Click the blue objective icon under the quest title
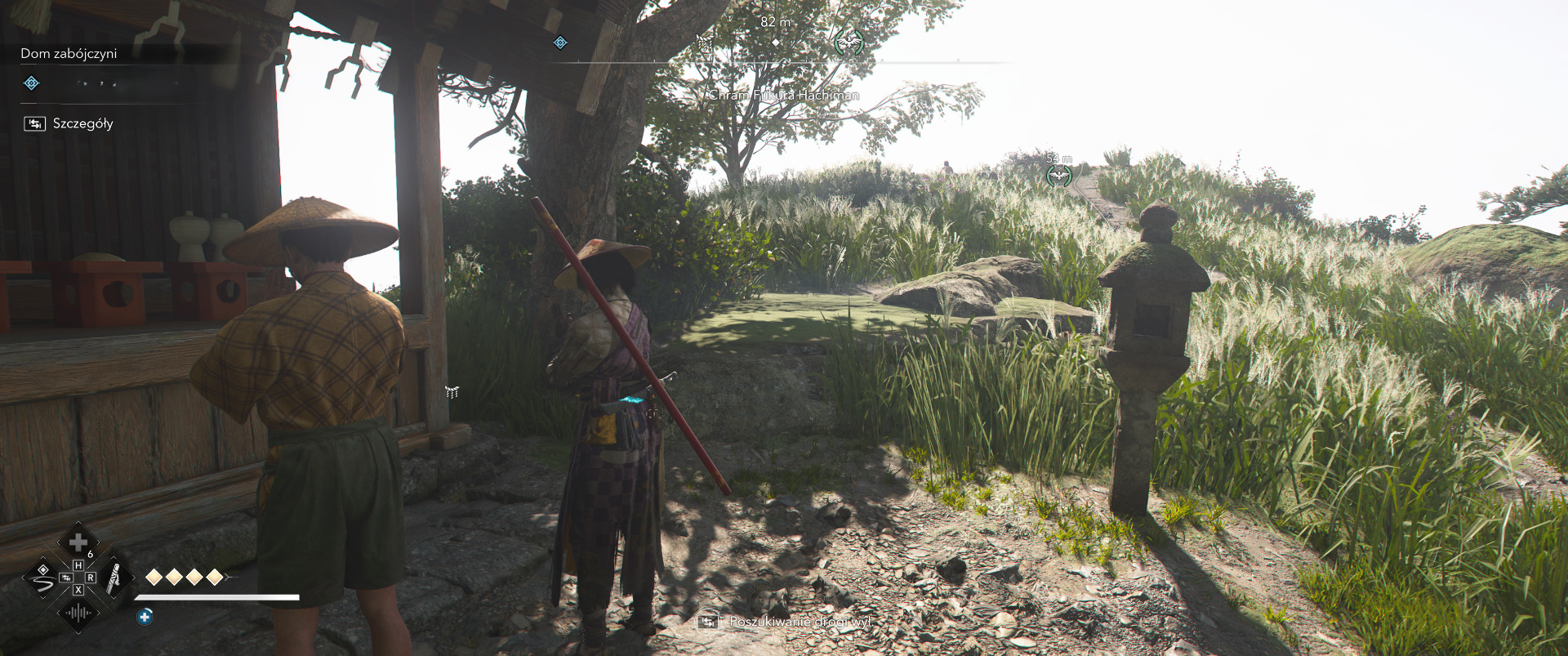 (x=31, y=83)
